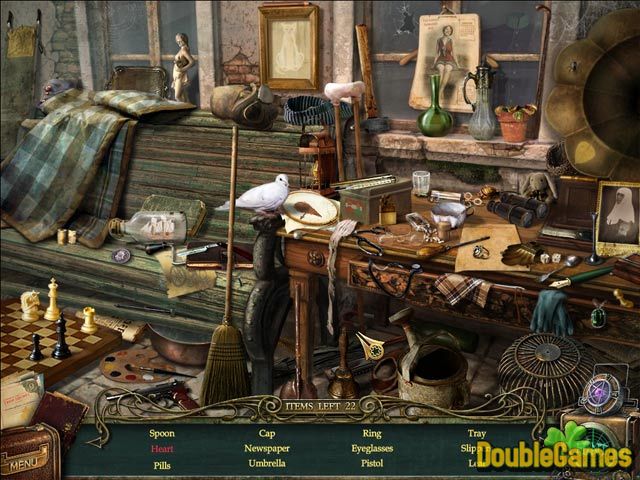
Task: Click the item list's left arrow
Action: click(100, 441)
